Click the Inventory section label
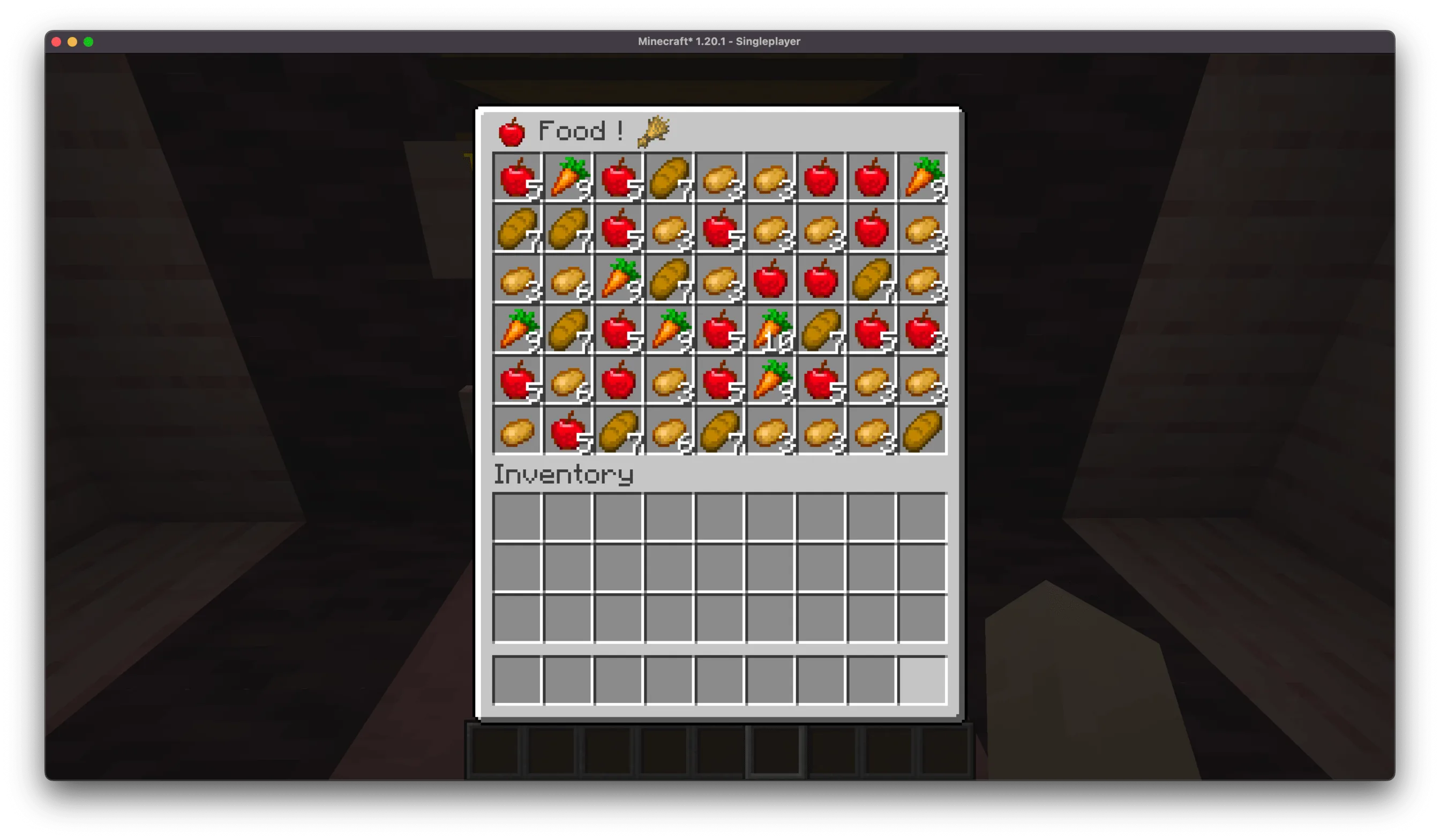 [x=563, y=474]
